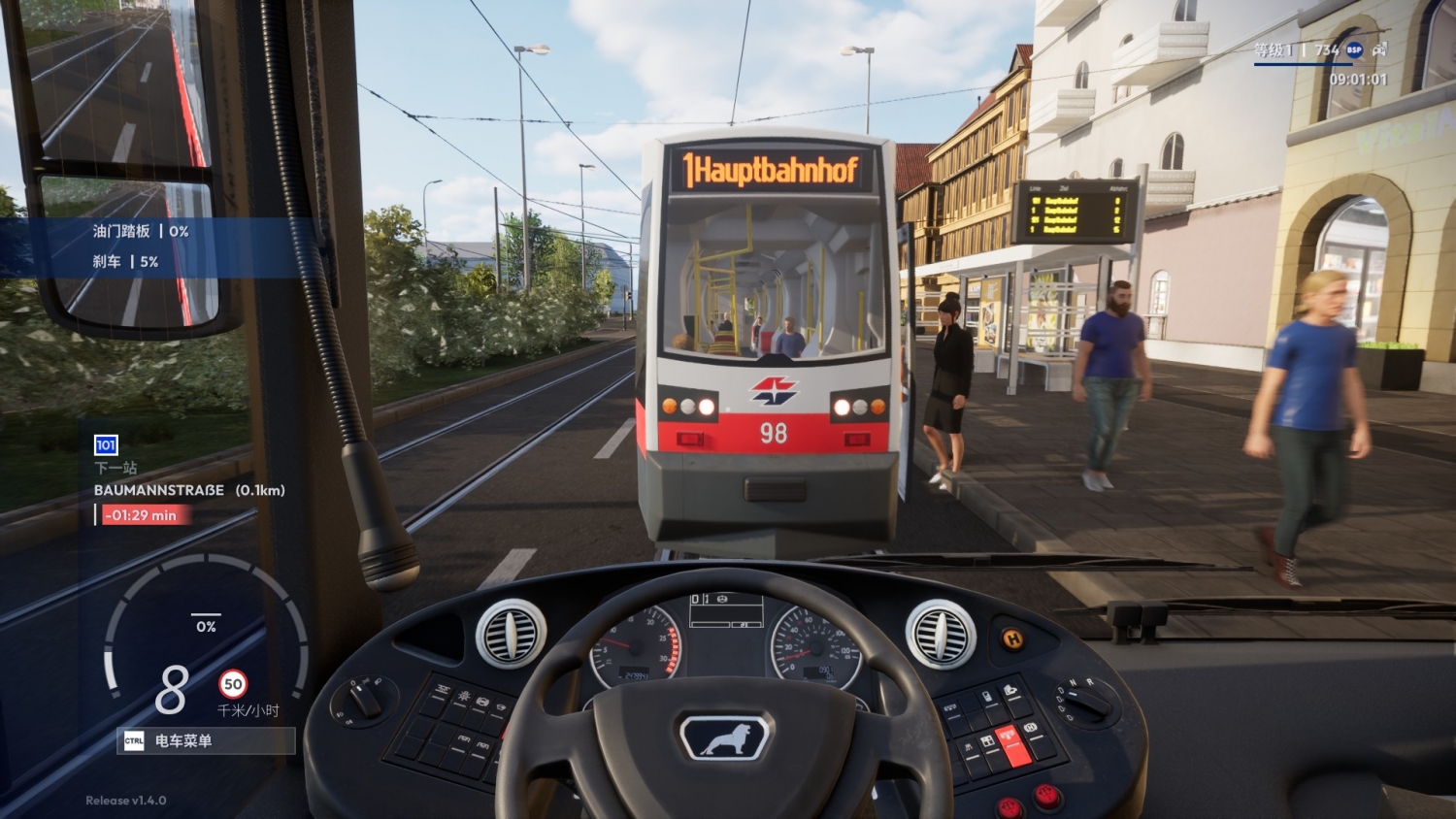Click the gamepad icon beside BSP
This screenshot has width=1456, height=819.
pyautogui.click(x=1379, y=49)
